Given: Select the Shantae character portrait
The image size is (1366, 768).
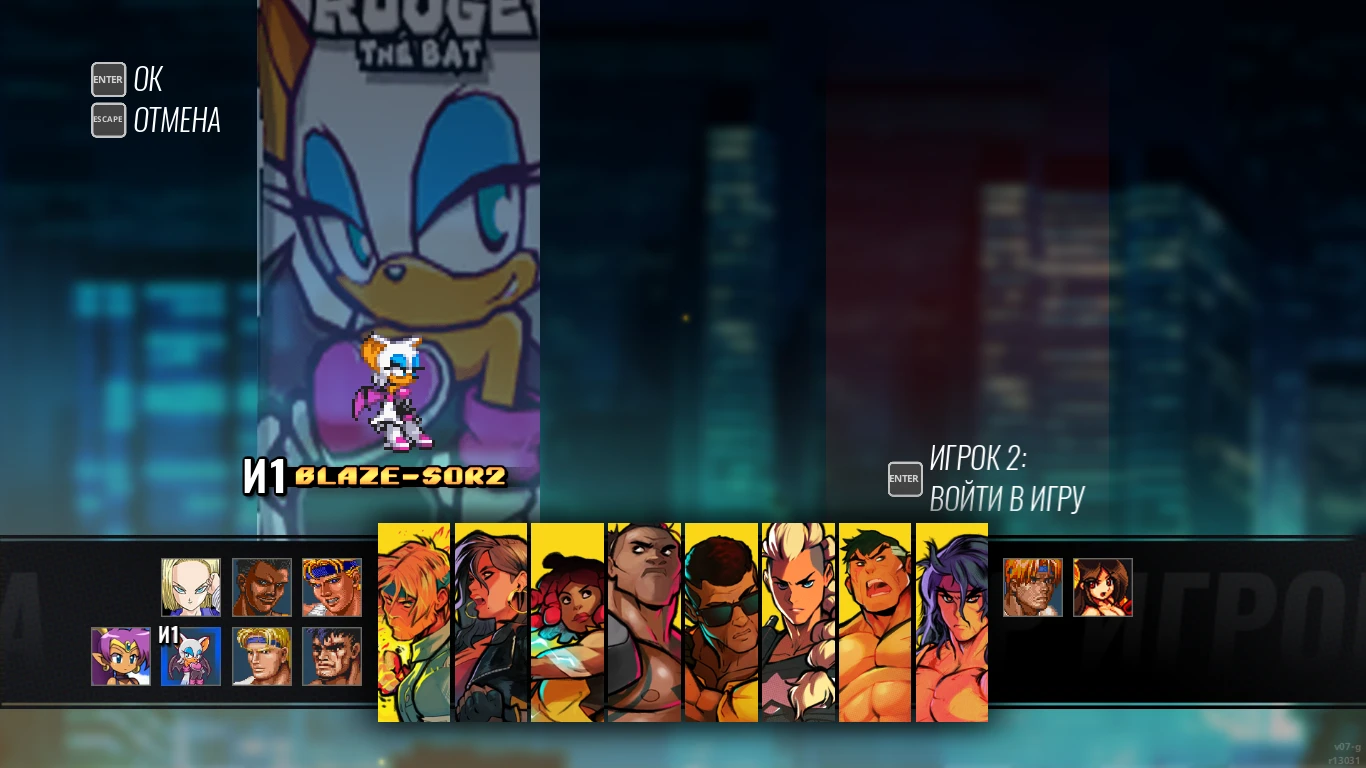Looking at the screenshot, I should coord(120,657).
